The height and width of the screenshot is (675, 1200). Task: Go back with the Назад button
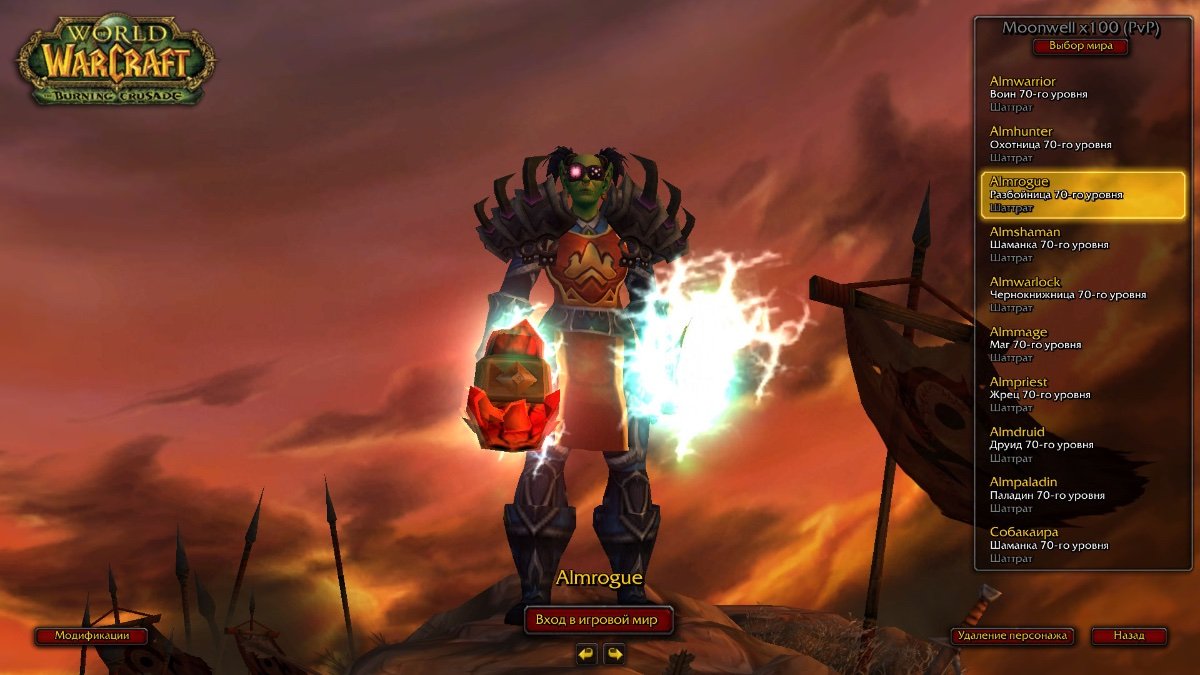tap(1128, 636)
